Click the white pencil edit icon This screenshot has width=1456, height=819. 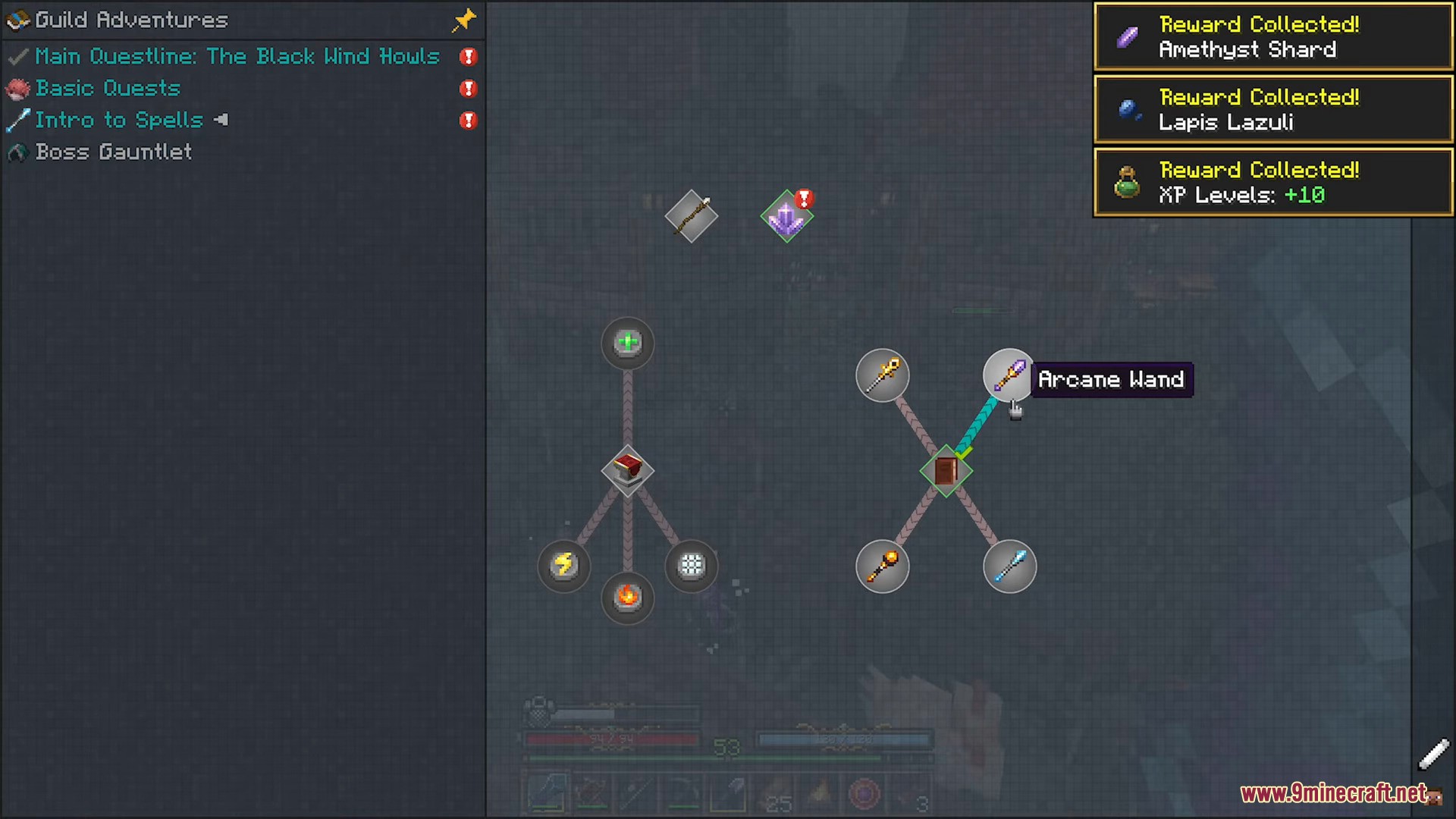pos(1433,755)
